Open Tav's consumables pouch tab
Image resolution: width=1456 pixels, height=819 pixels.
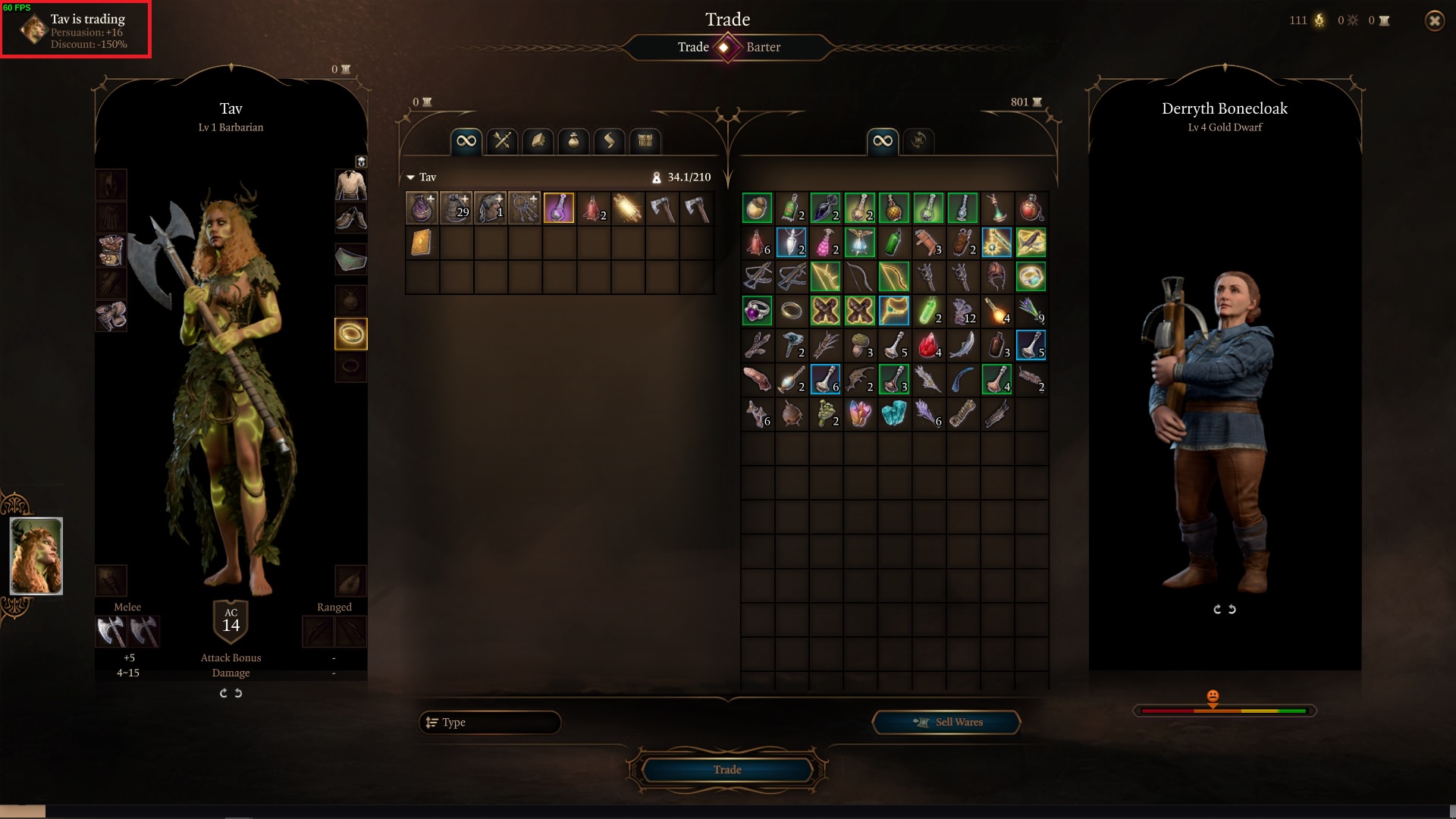click(573, 141)
